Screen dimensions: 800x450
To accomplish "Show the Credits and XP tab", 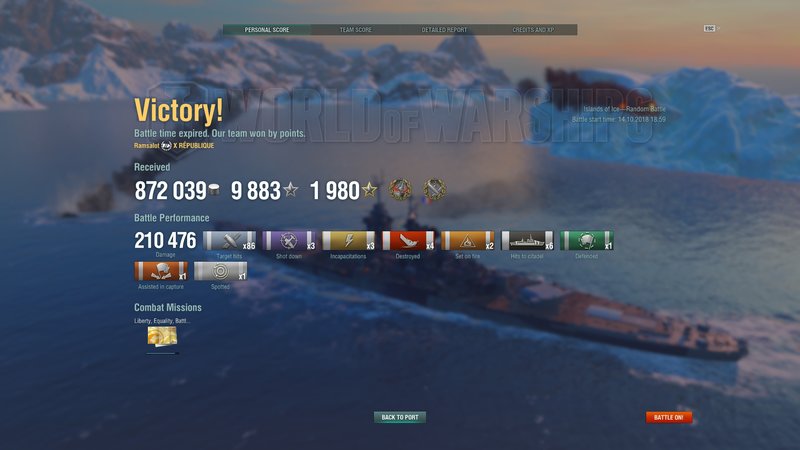I will (x=533, y=30).
